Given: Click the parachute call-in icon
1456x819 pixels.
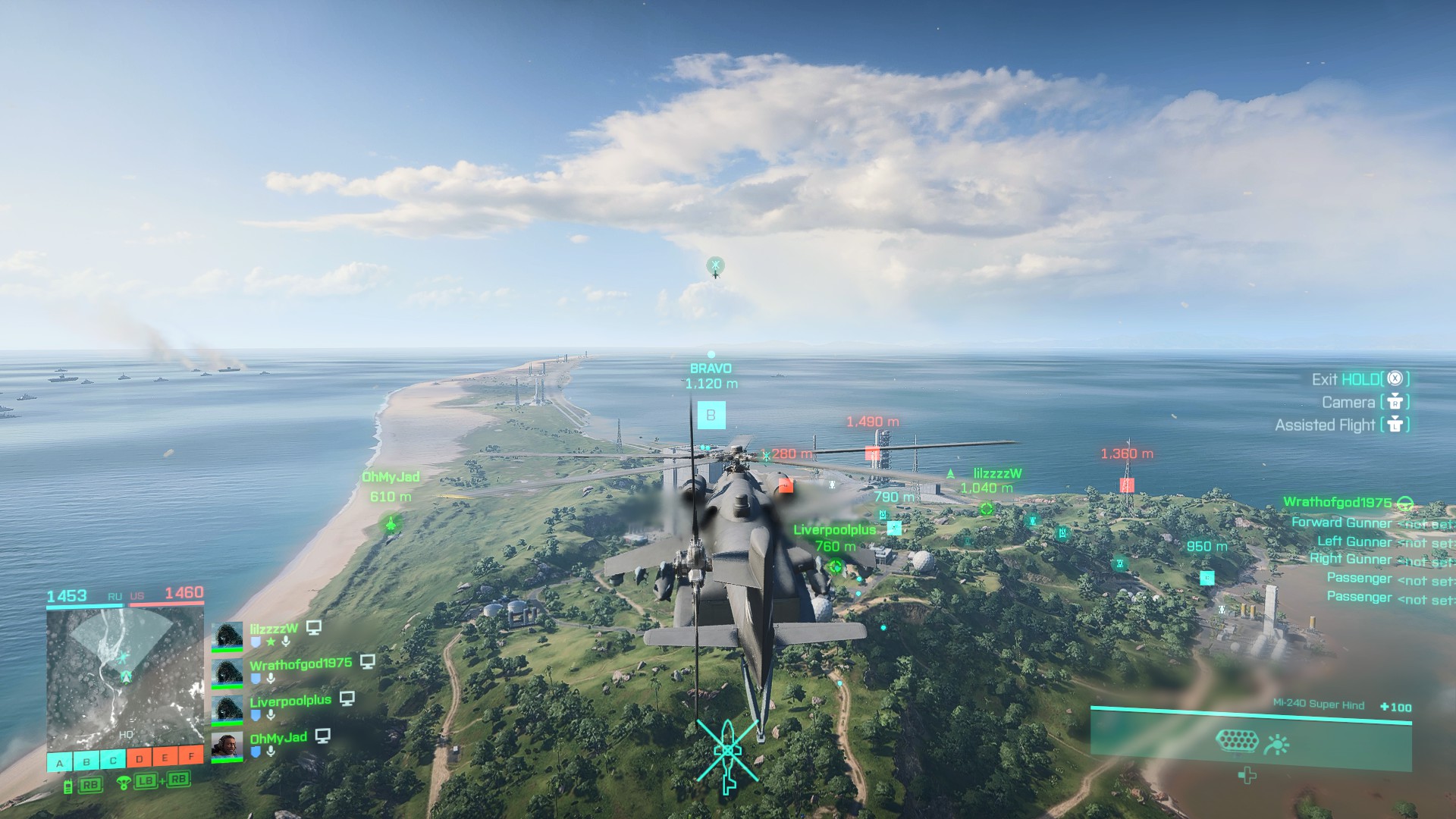Looking at the screenshot, I should (124, 783).
